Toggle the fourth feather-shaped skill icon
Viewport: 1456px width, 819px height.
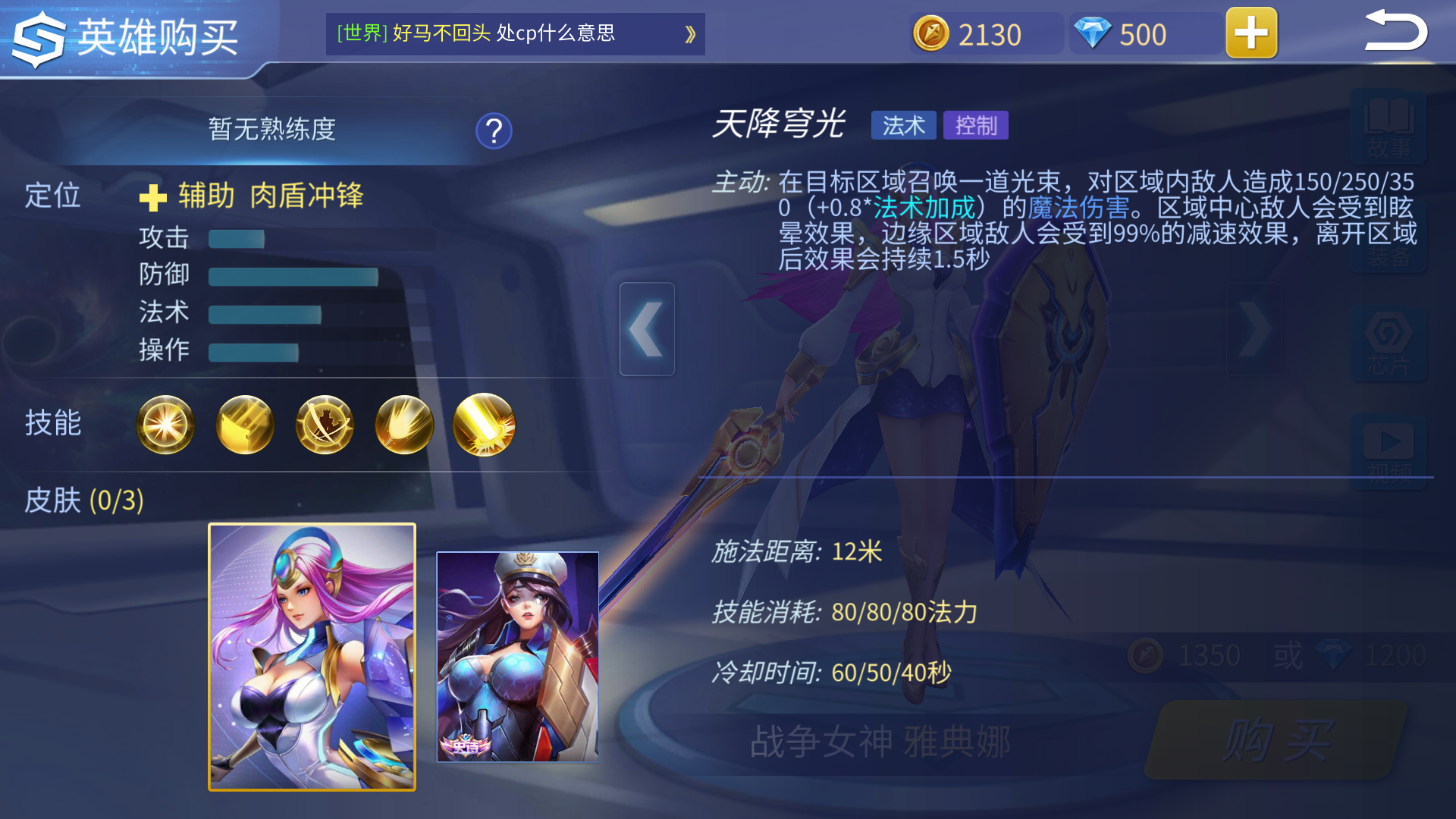[404, 425]
